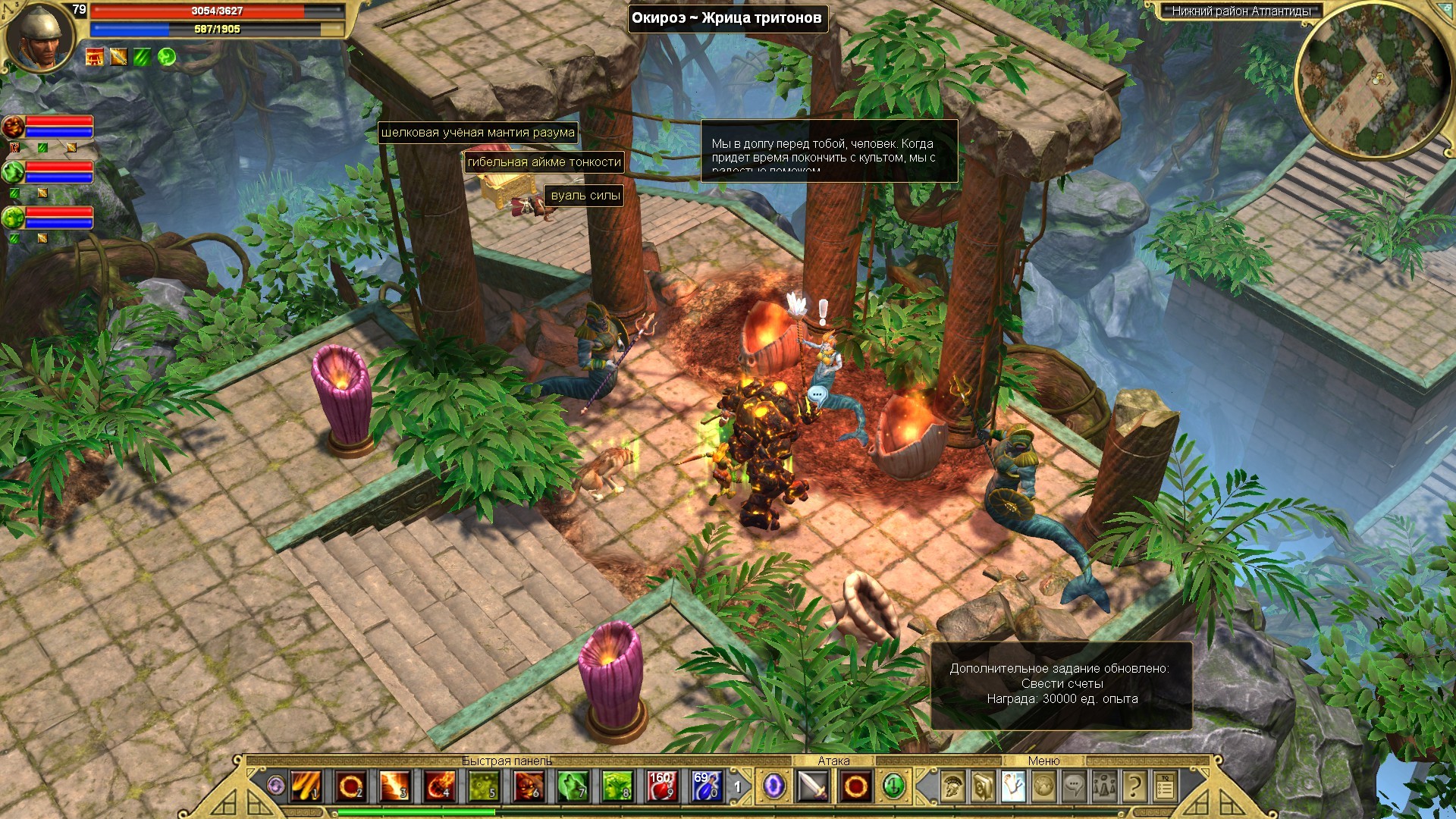Activate the lava golem summon skill
Image resolution: width=1456 pixels, height=819 pixels.
pyautogui.click(x=529, y=786)
